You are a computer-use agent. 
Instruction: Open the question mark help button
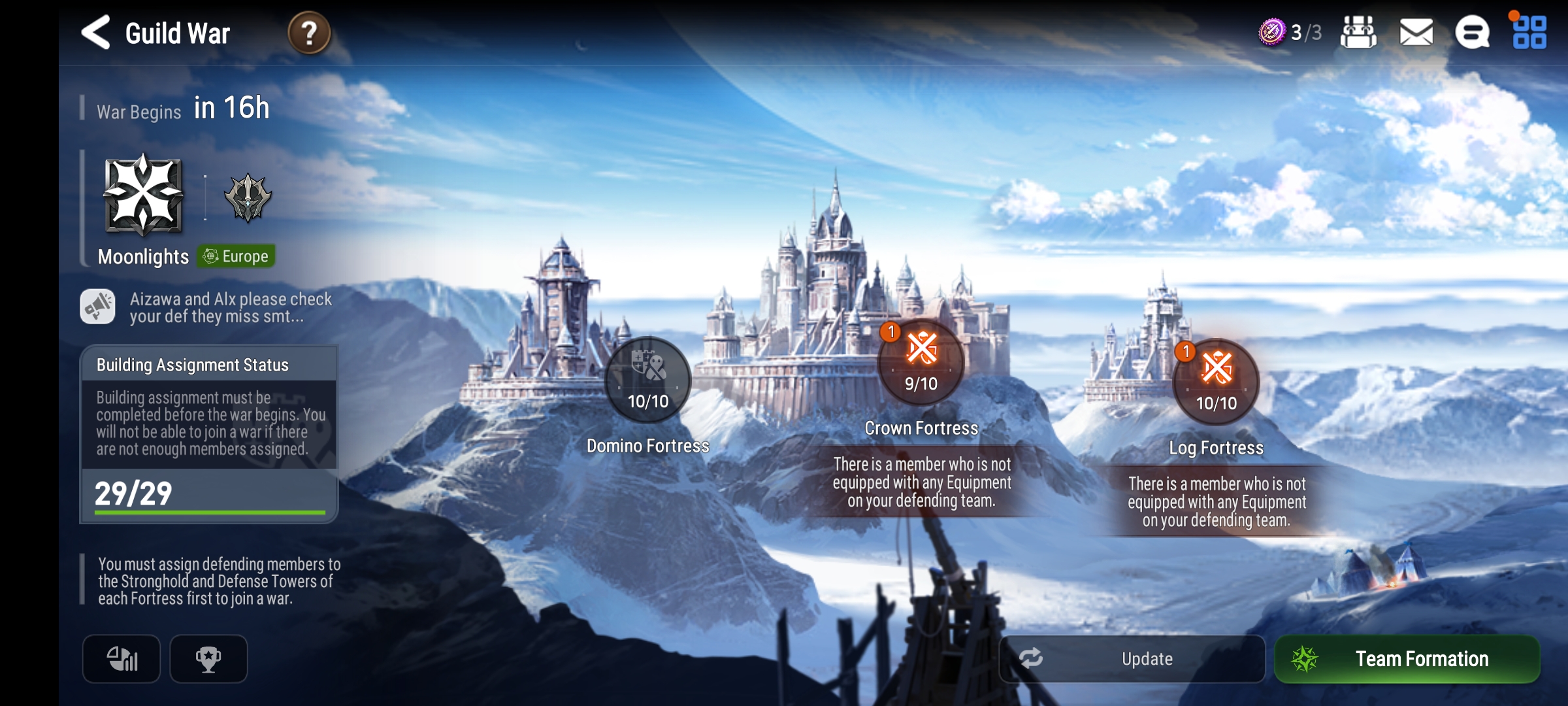(309, 33)
